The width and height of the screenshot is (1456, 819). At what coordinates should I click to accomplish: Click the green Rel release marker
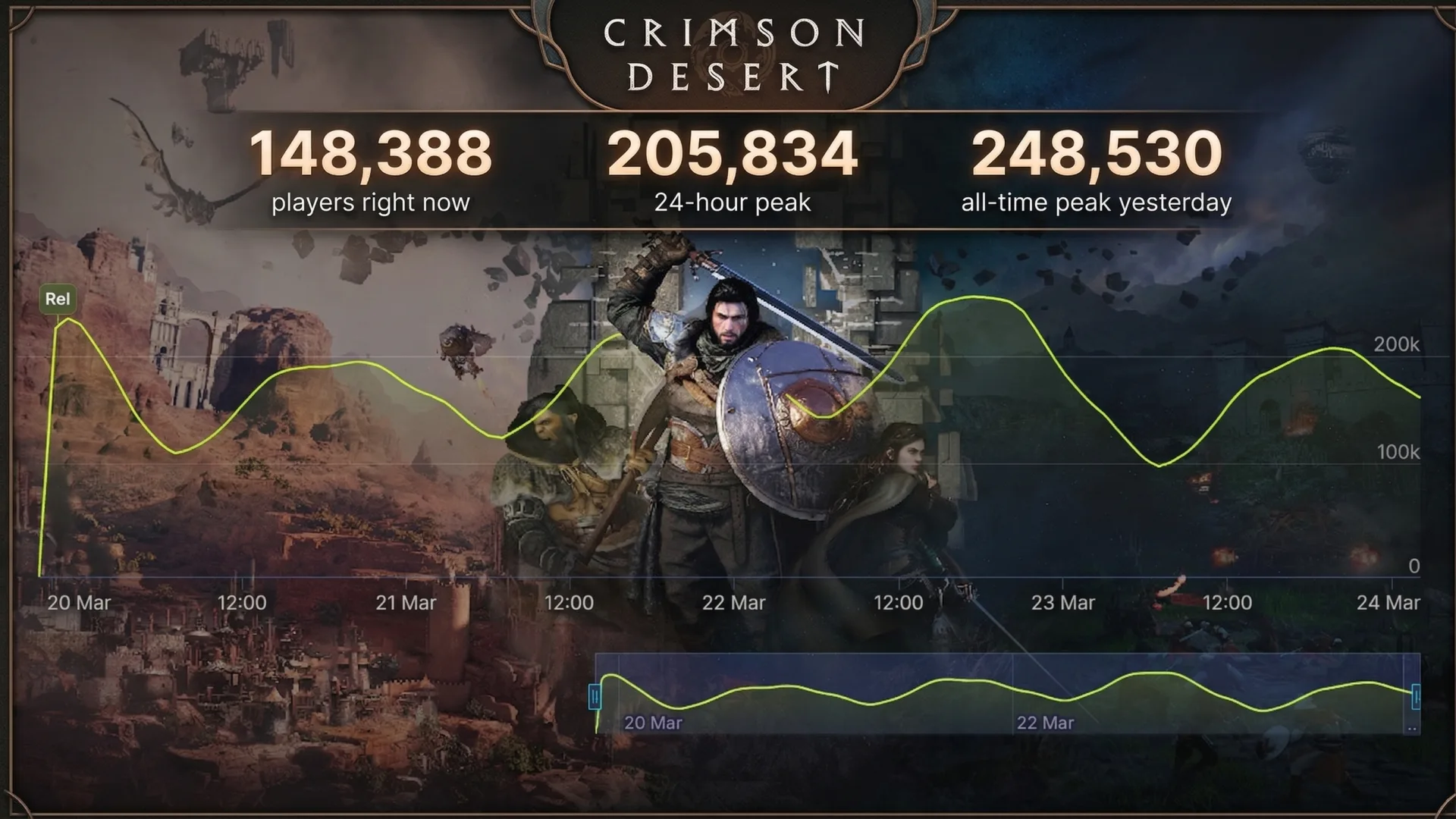tap(58, 299)
